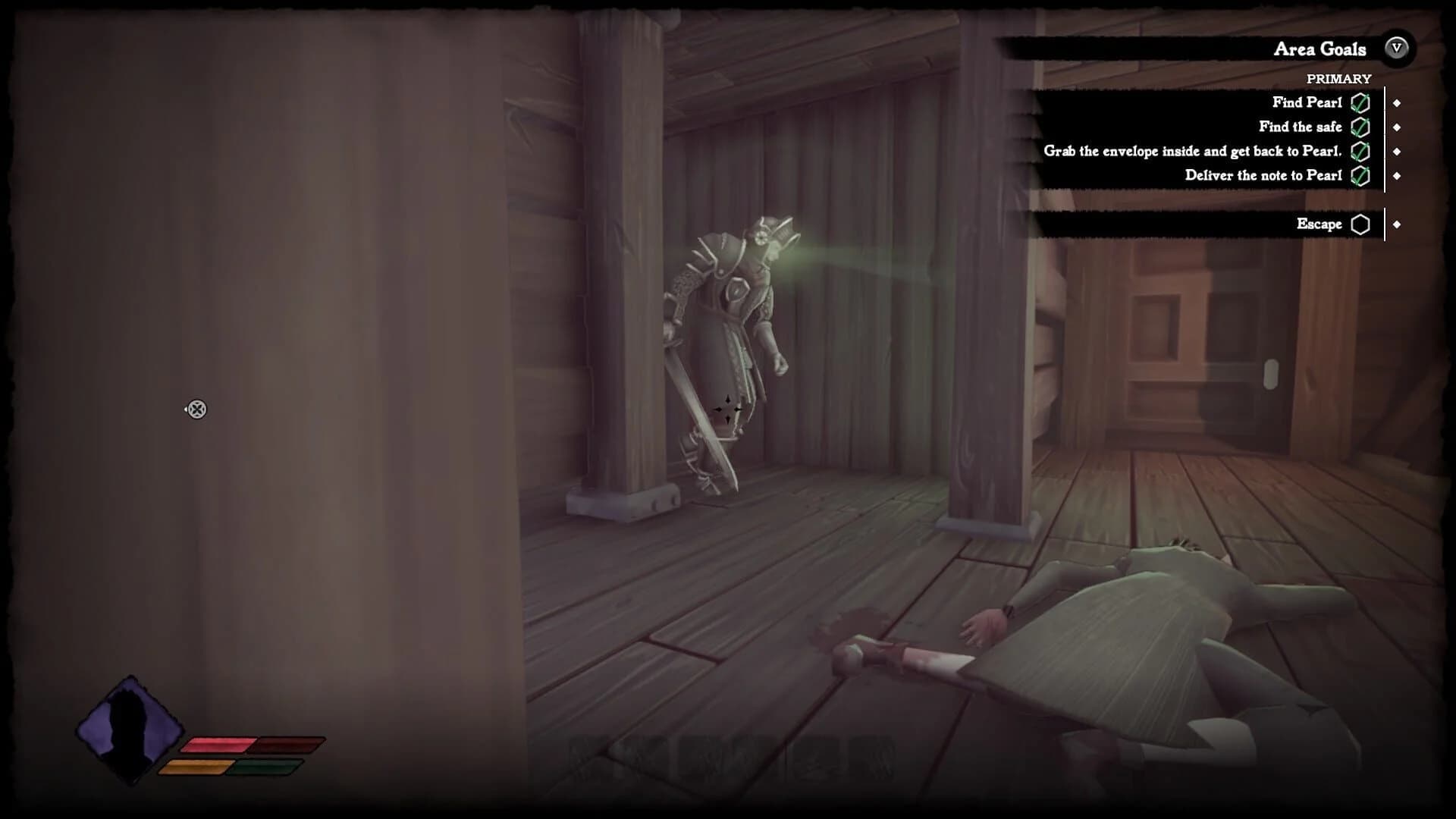1456x819 pixels.
Task: Click the diamond marker beside the Escape goal
Action: tap(1398, 224)
